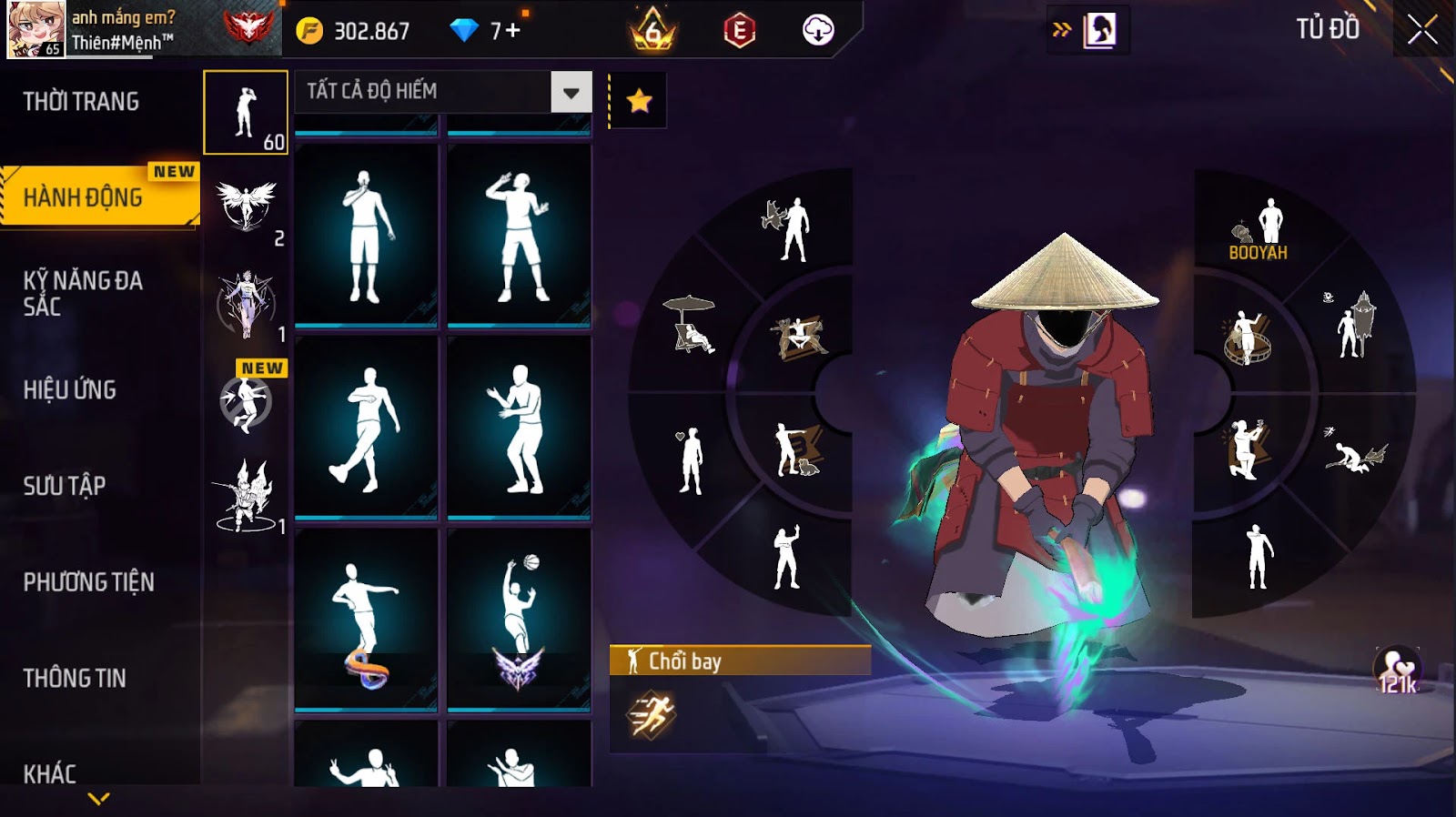1456x817 pixels.
Task: Select the winged emote subcategory icon
Action: click(x=246, y=205)
